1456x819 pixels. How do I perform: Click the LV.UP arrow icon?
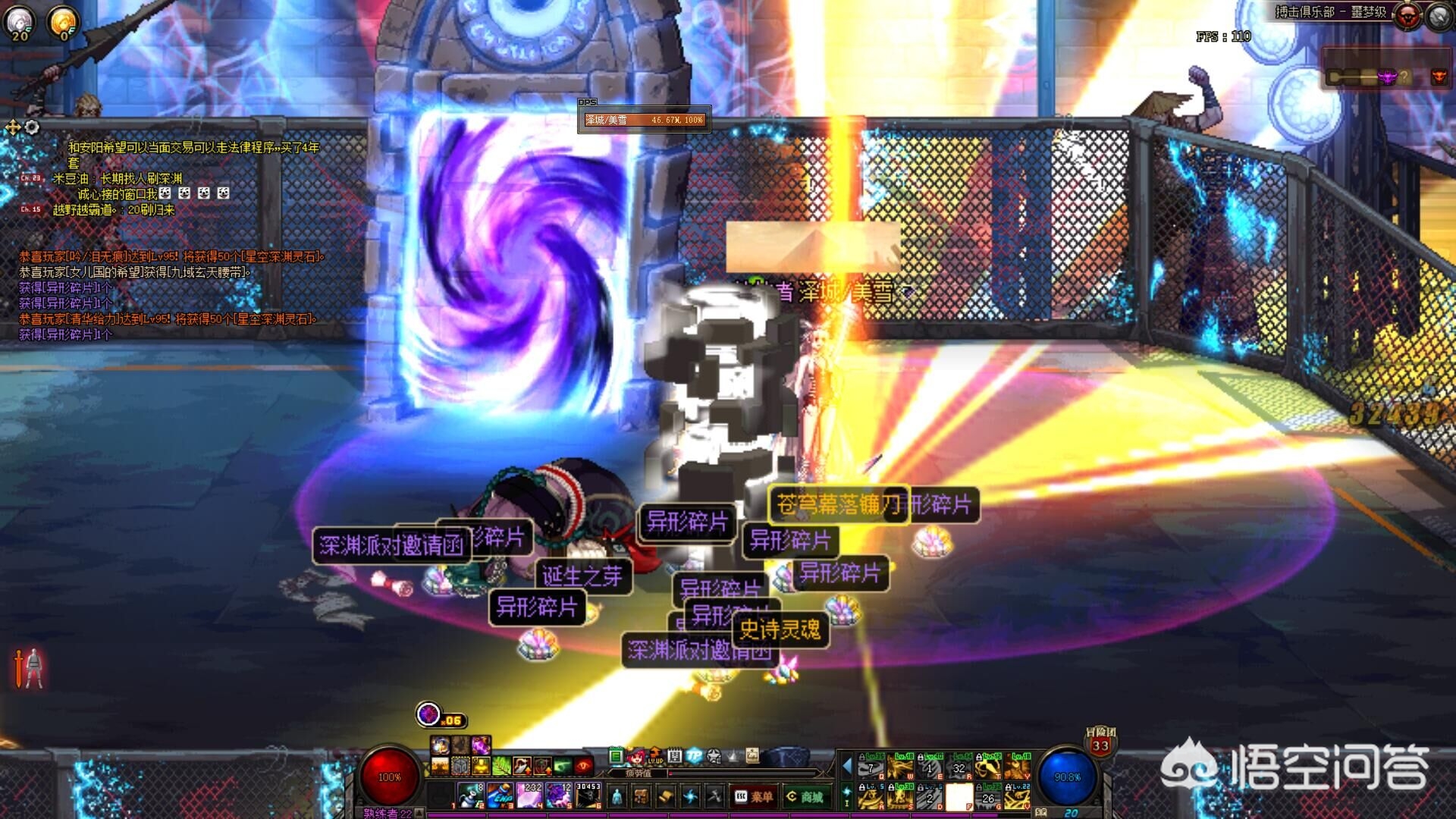[655, 755]
